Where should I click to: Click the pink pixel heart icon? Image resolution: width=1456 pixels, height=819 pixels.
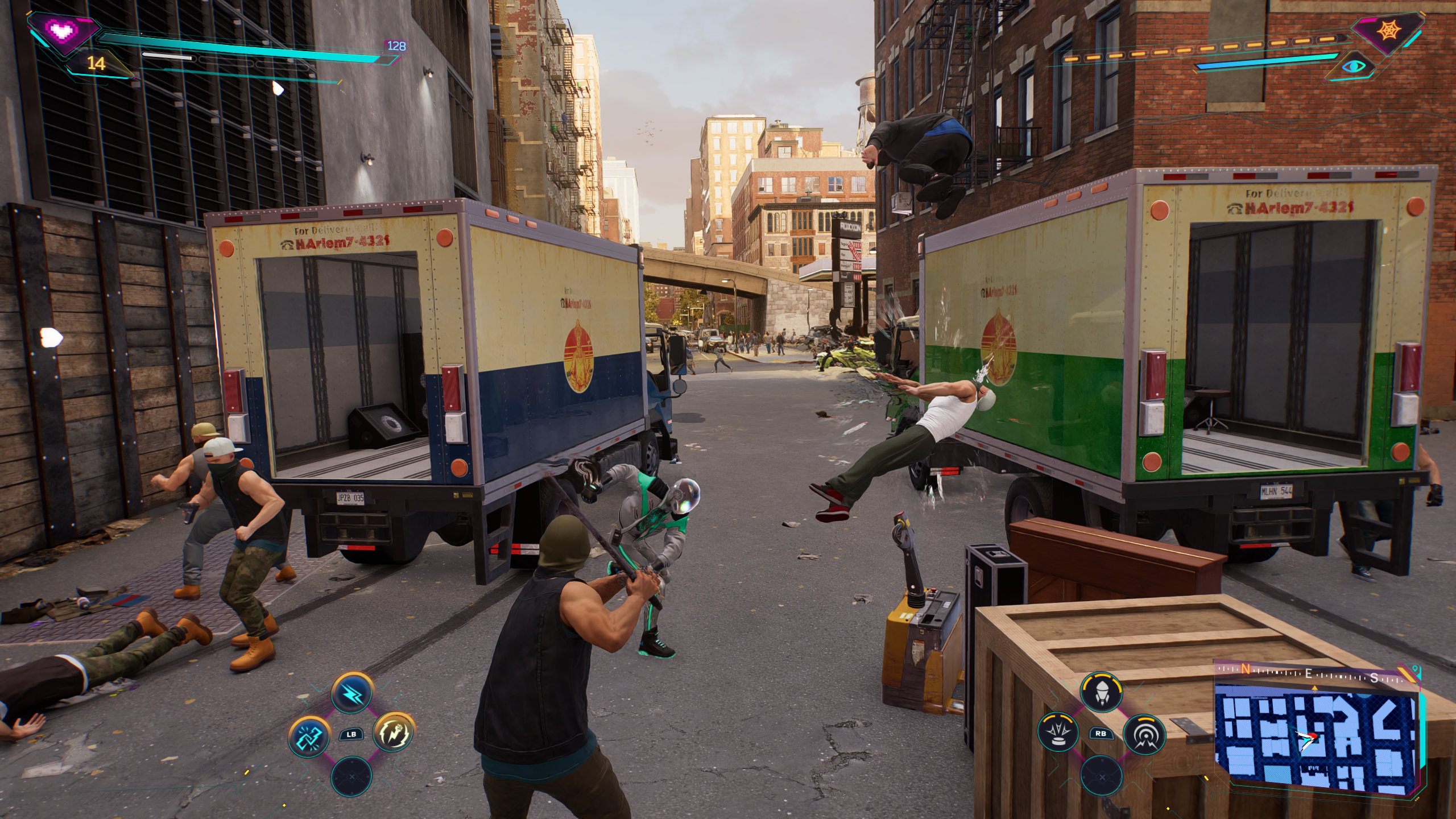60,30
